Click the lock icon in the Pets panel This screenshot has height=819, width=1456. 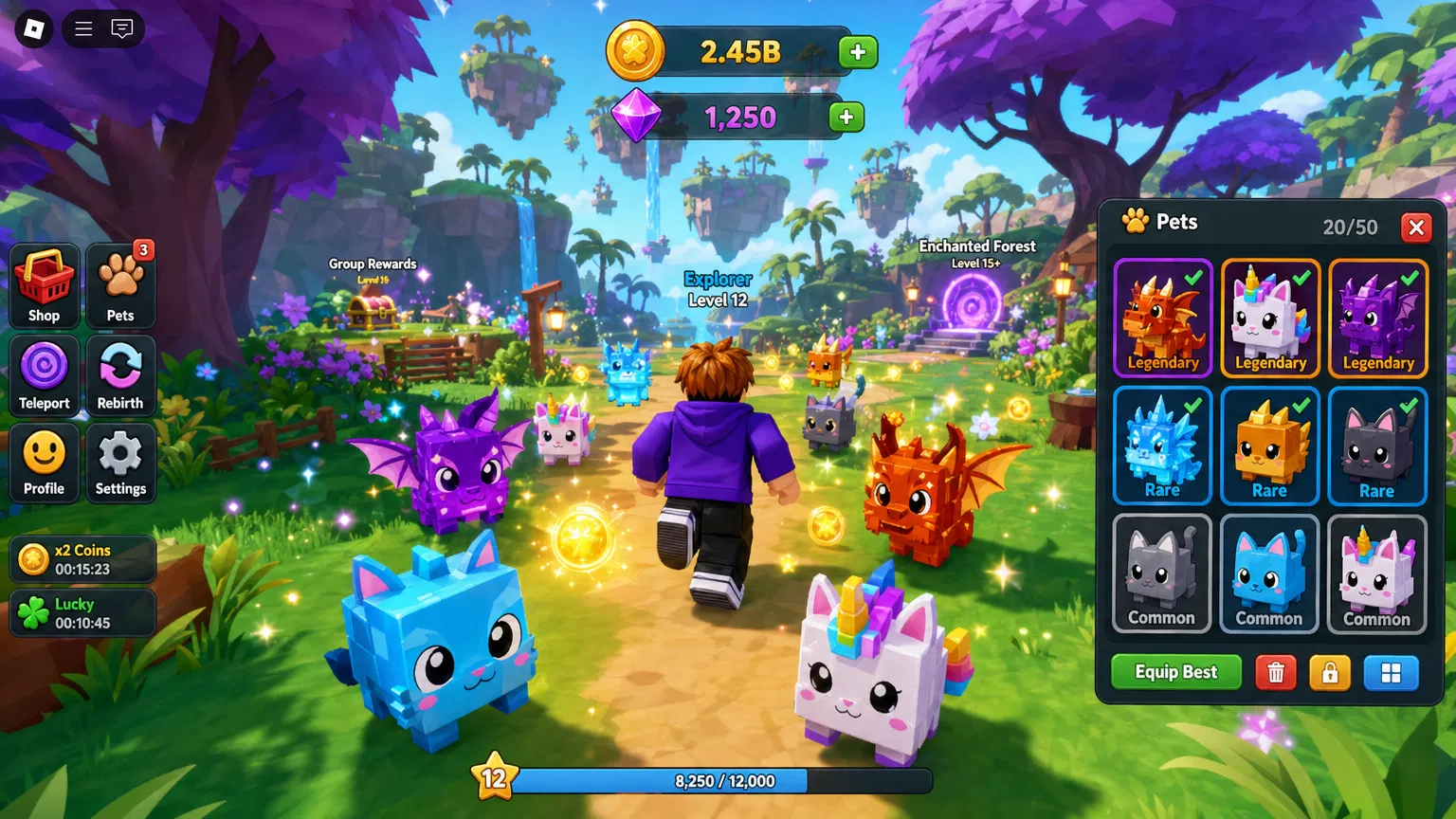1330,672
